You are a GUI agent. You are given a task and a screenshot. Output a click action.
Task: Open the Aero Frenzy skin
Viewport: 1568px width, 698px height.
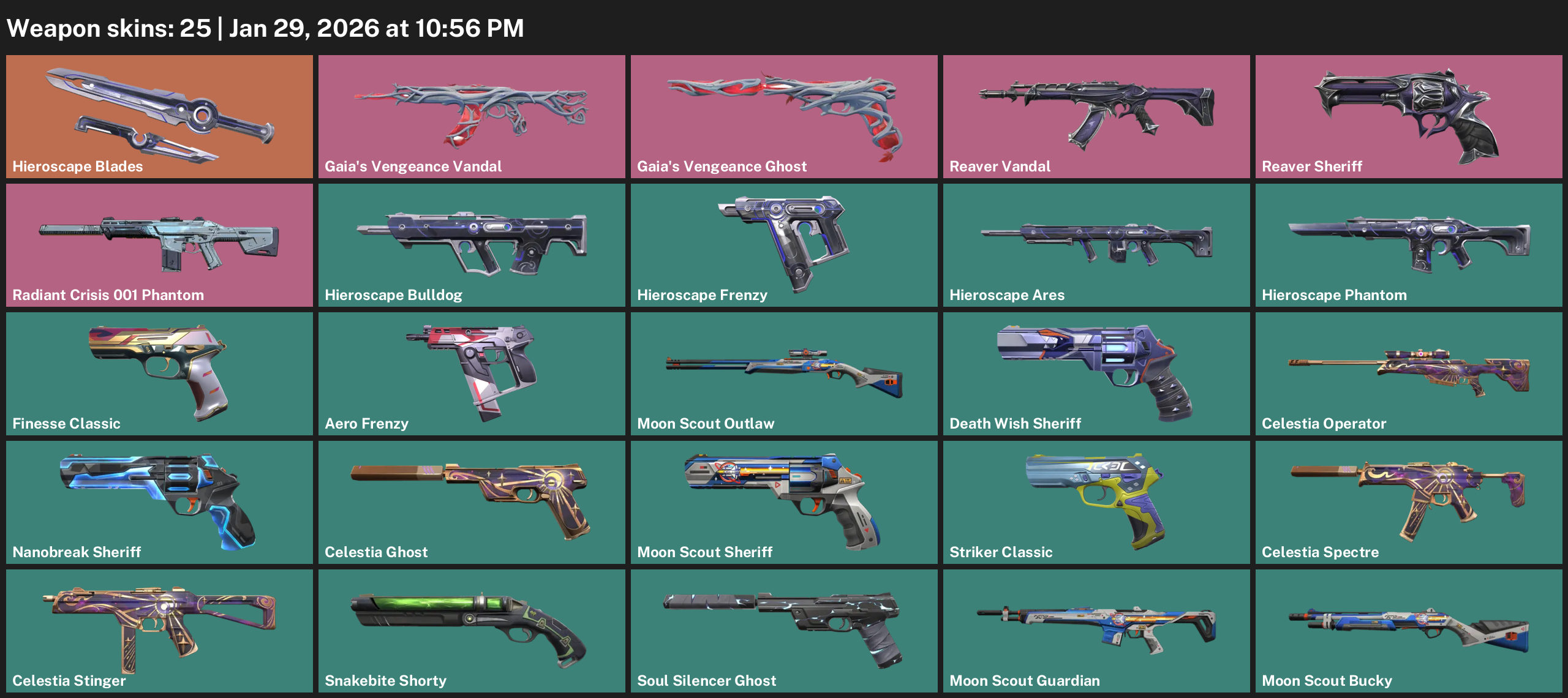472,373
